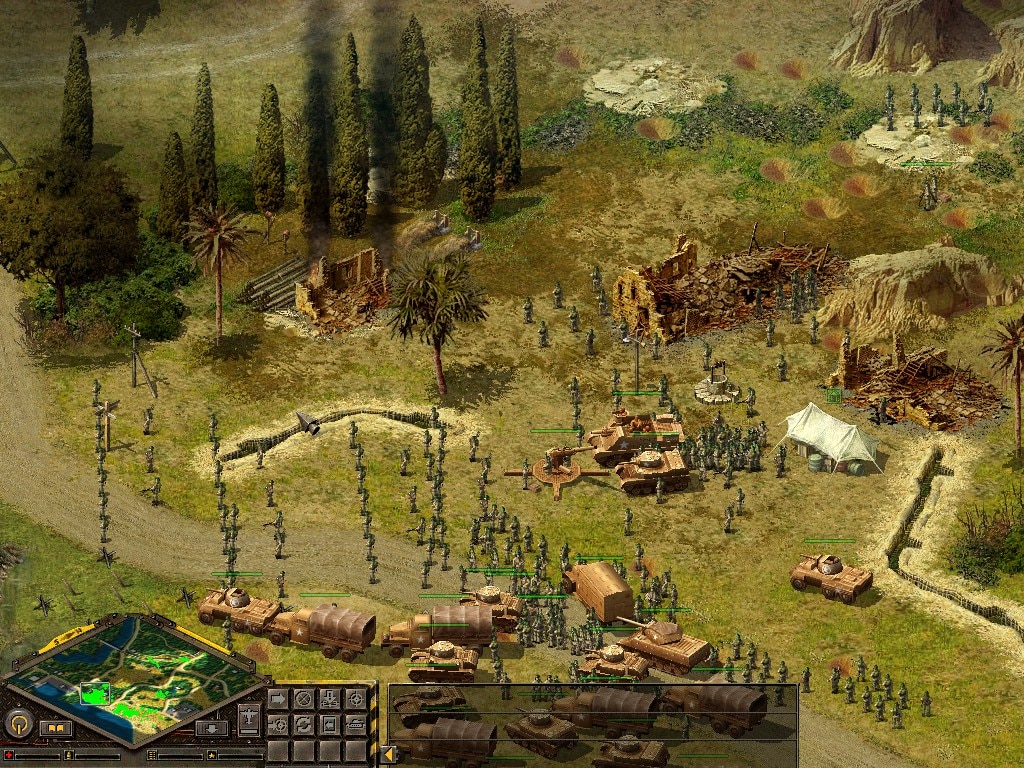The height and width of the screenshot is (768, 1024).
Task: Select the stop command crossed-circle button
Action: (303, 698)
